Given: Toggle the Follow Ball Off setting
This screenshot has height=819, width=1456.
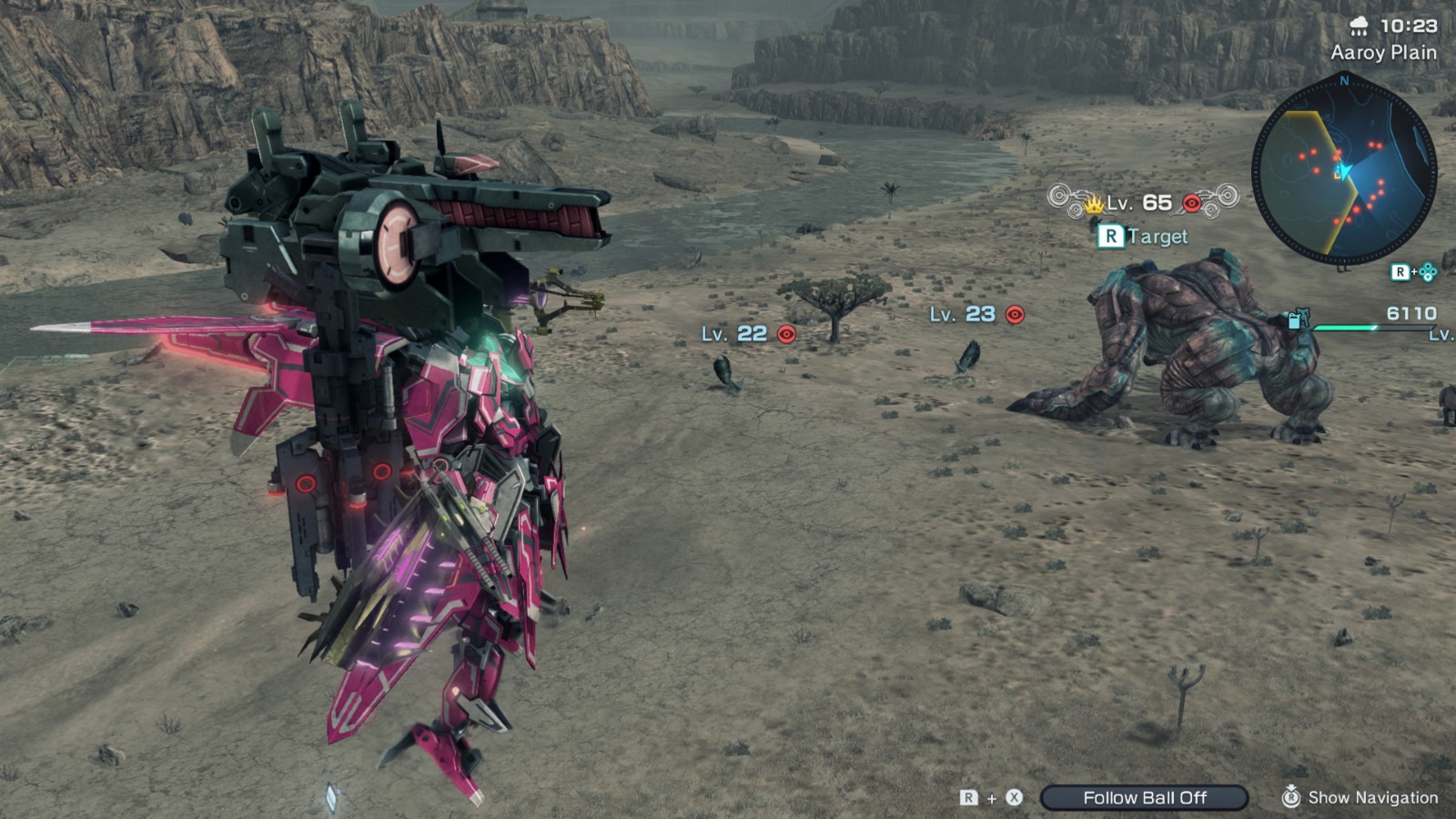Looking at the screenshot, I should (1145, 798).
